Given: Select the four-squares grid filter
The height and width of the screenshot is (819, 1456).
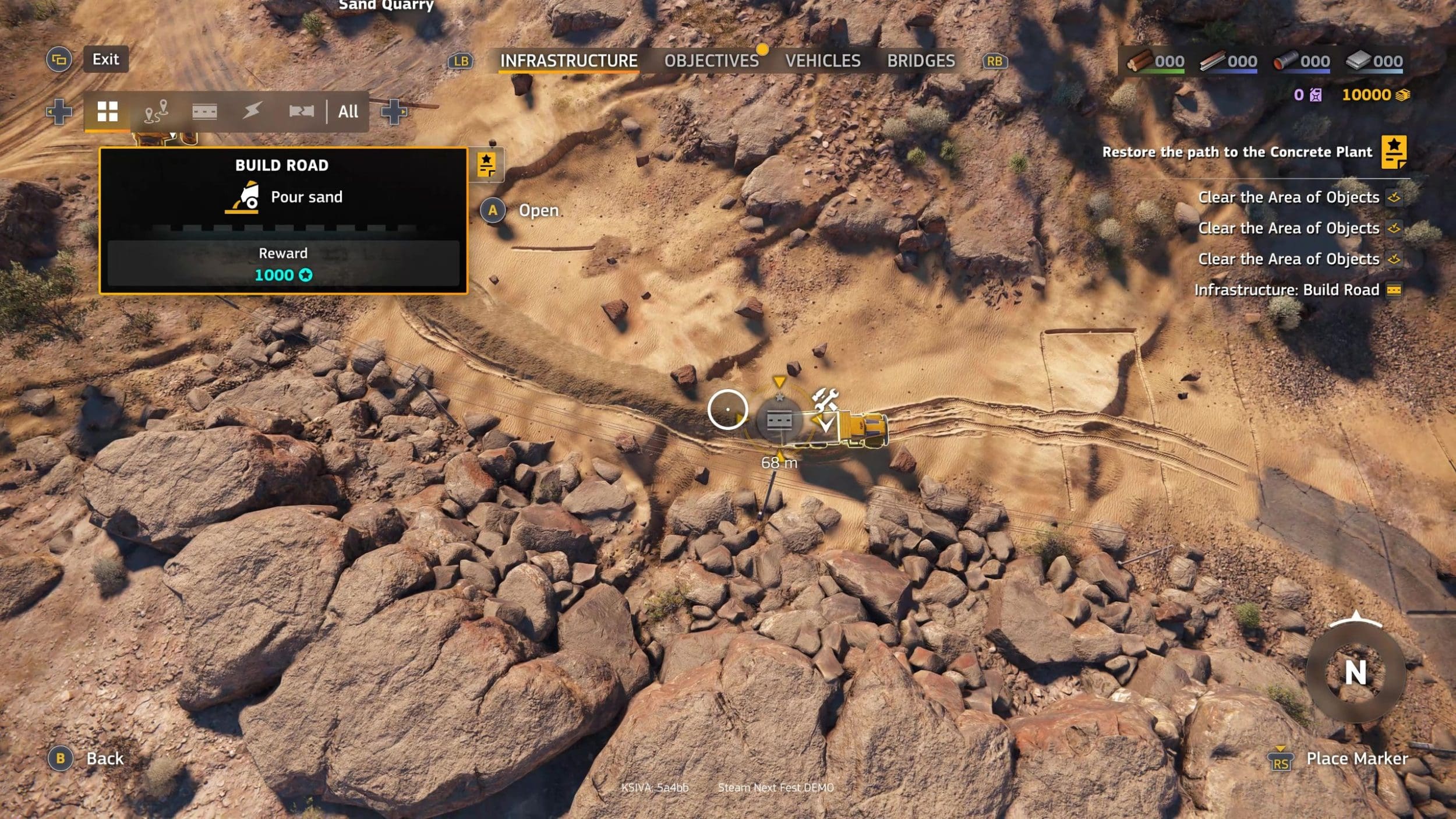Looking at the screenshot, I should [107, 111].
